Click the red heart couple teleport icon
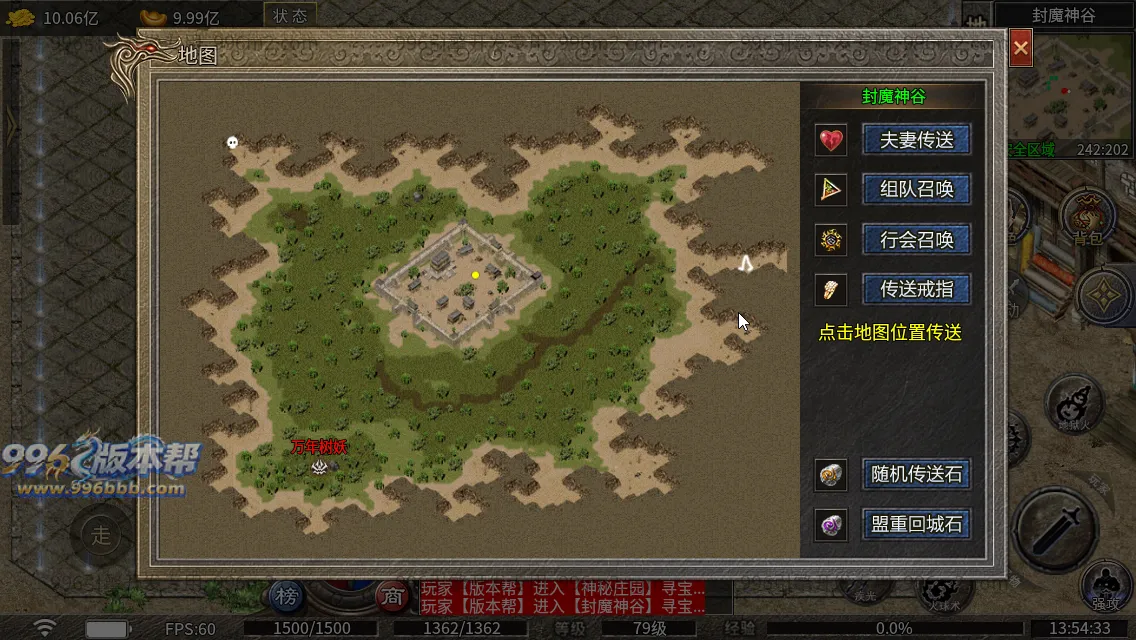The width and height of the screenshot is (1136, 640). click(x=831, y=140)
